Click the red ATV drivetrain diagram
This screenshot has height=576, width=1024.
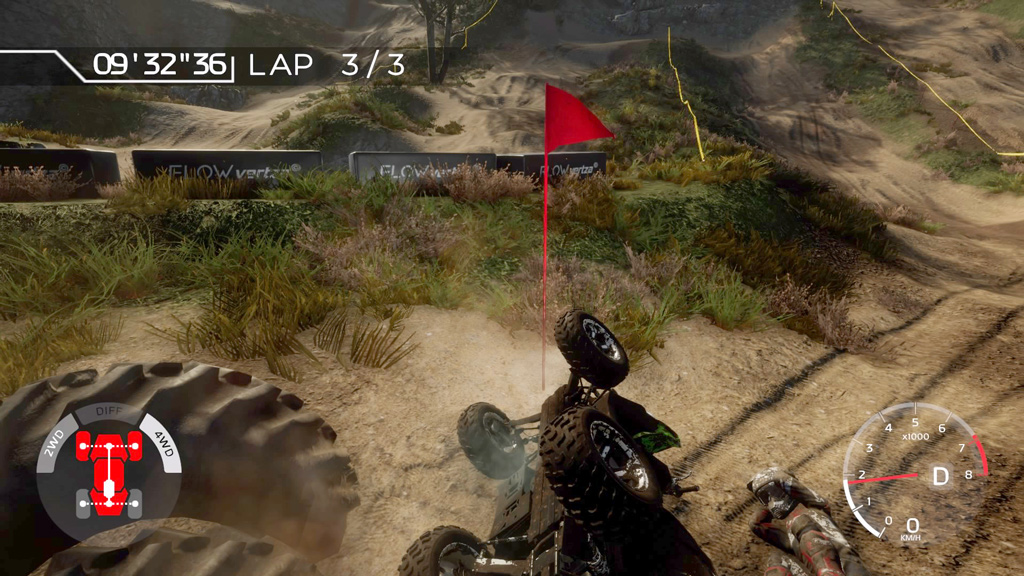[108, 467]
